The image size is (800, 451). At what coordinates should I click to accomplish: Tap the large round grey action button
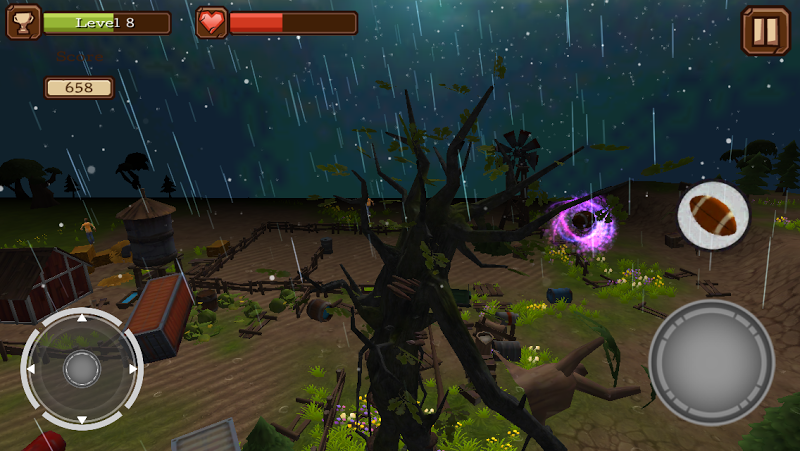click(x=711, y=361)
